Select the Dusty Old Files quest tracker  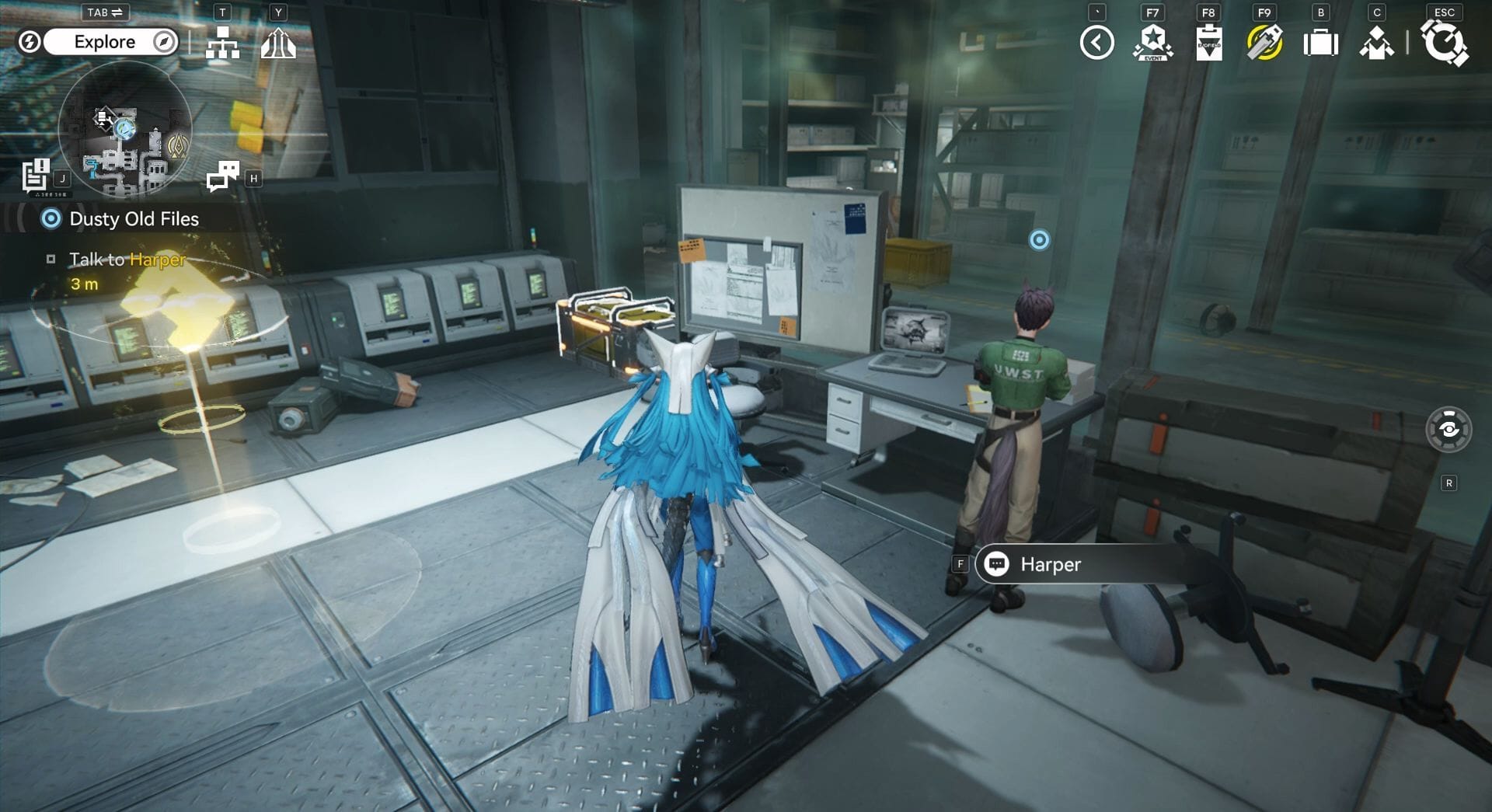pos(134,219)
